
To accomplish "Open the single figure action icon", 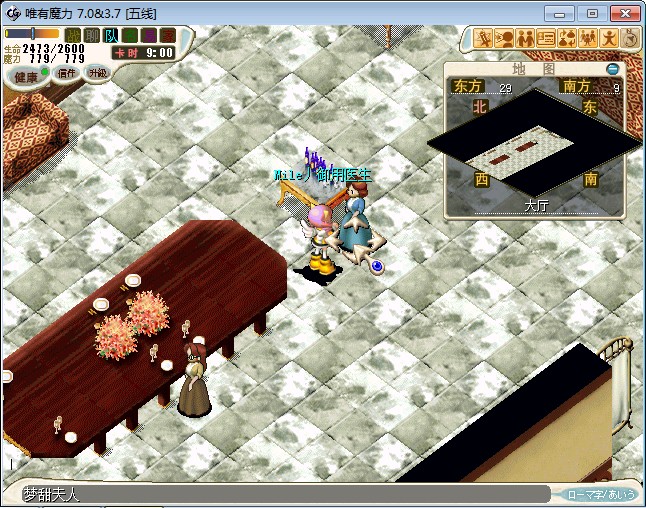I will click(610, 39).
